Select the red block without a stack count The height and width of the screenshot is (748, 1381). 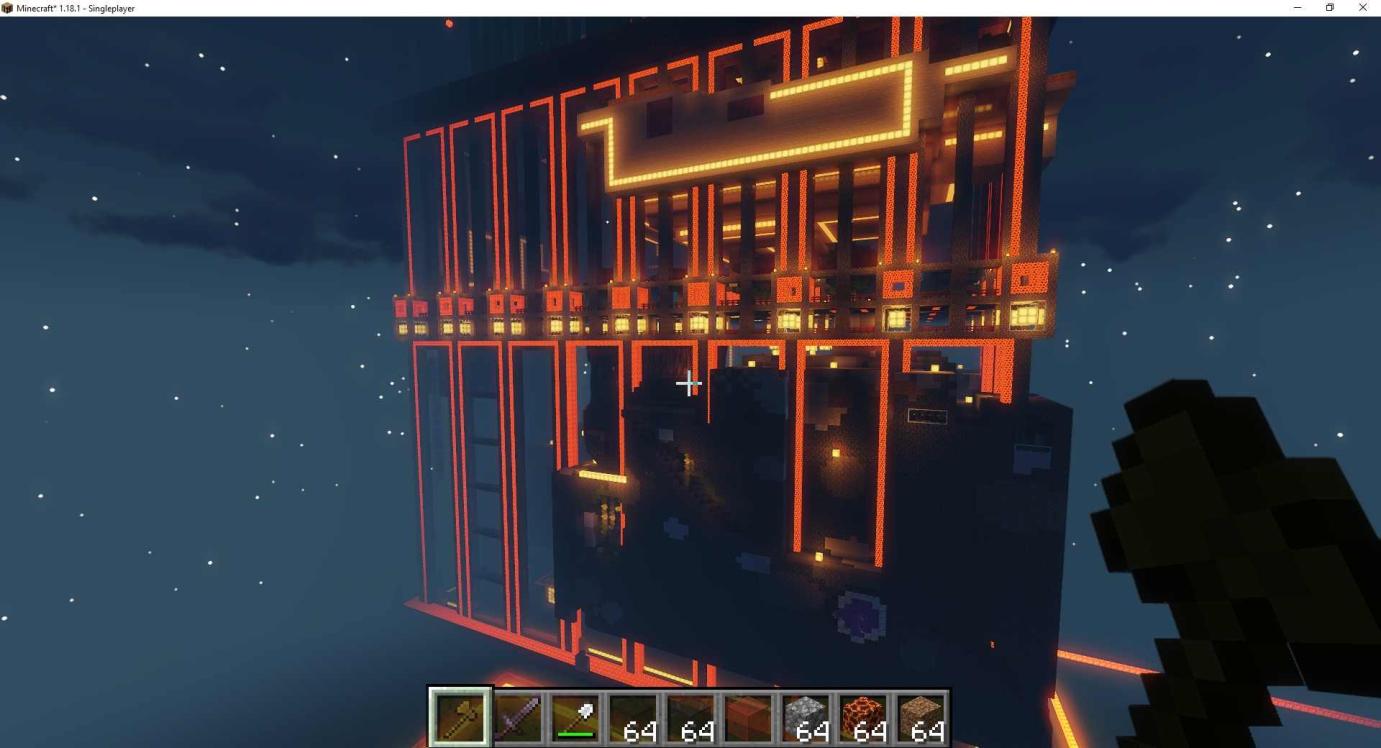[x=749, y=717]
